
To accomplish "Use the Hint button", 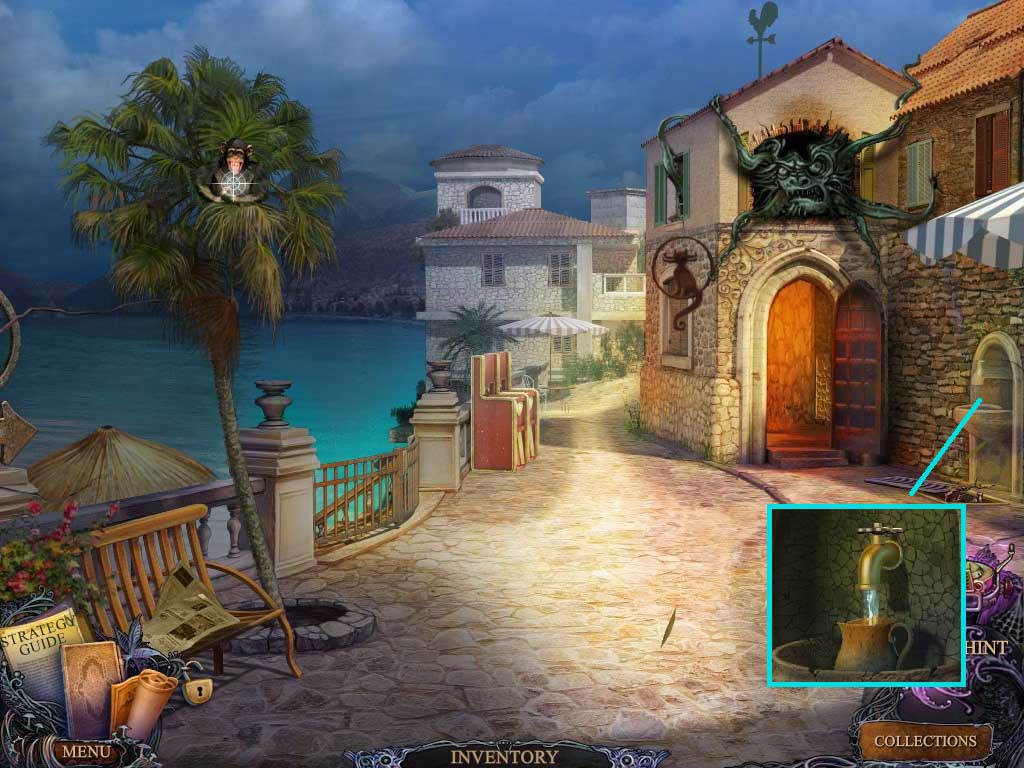I will [x=986, y=648].
